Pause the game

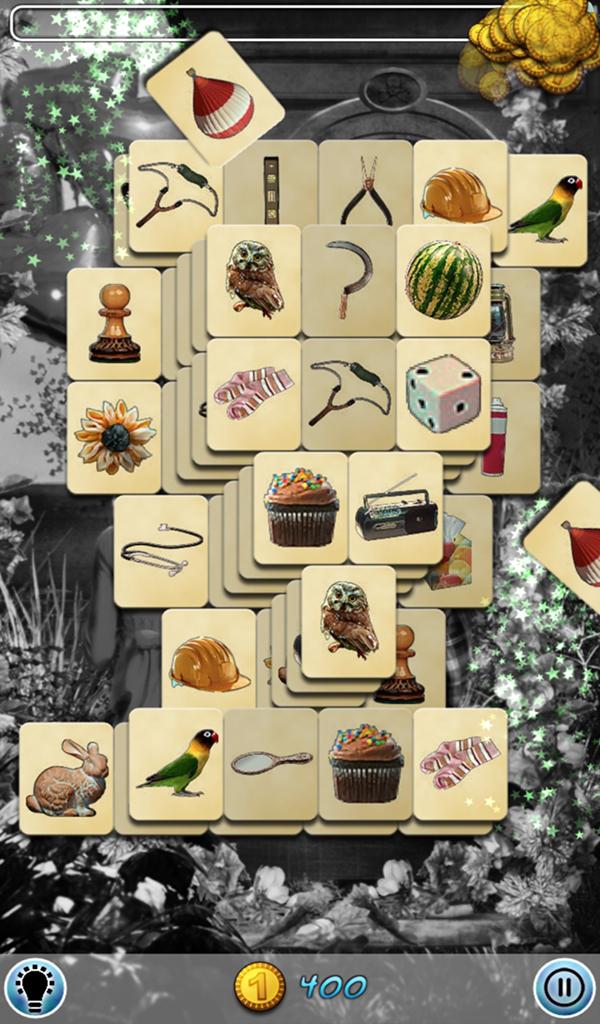click(x=564, y=988)
